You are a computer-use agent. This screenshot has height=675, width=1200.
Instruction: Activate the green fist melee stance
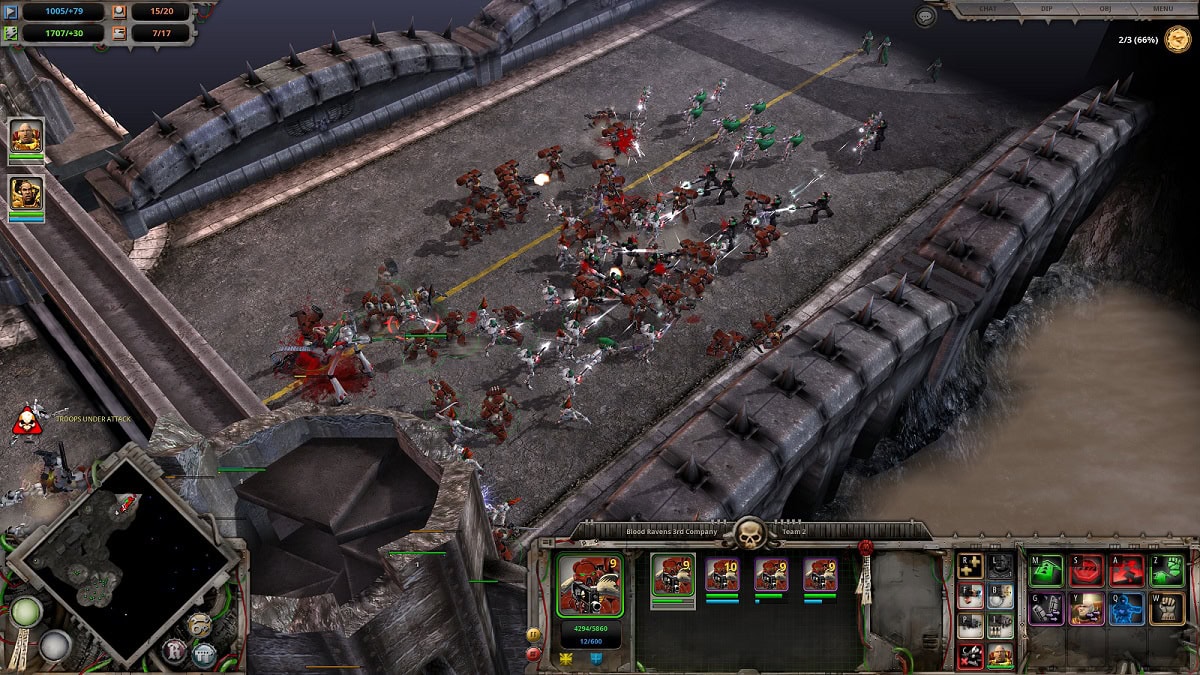[1166, 570]
